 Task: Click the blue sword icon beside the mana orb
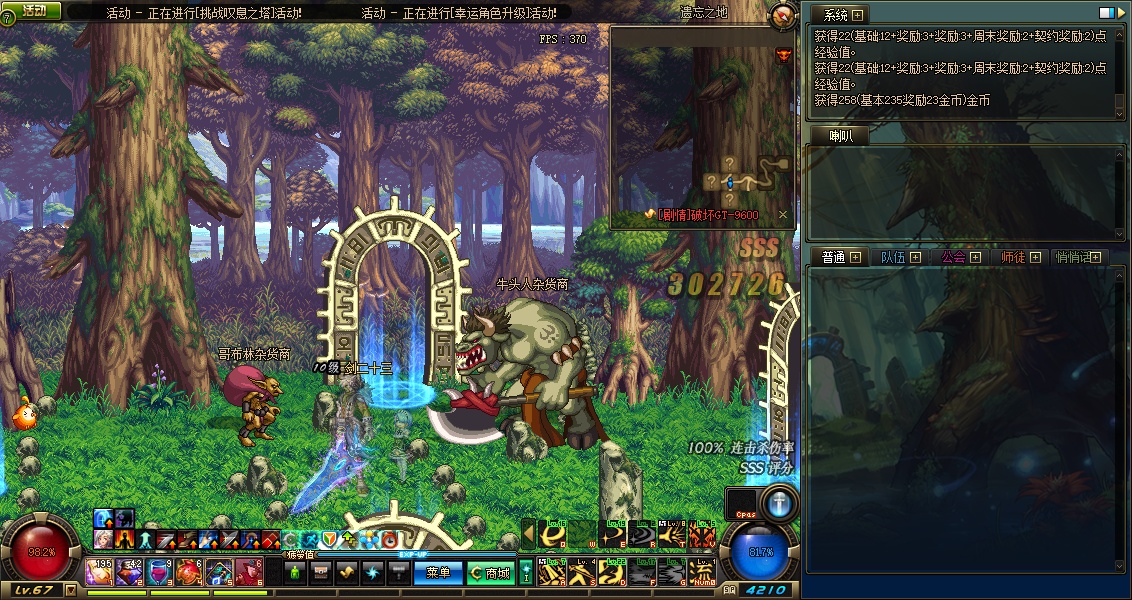click(777, 501)
